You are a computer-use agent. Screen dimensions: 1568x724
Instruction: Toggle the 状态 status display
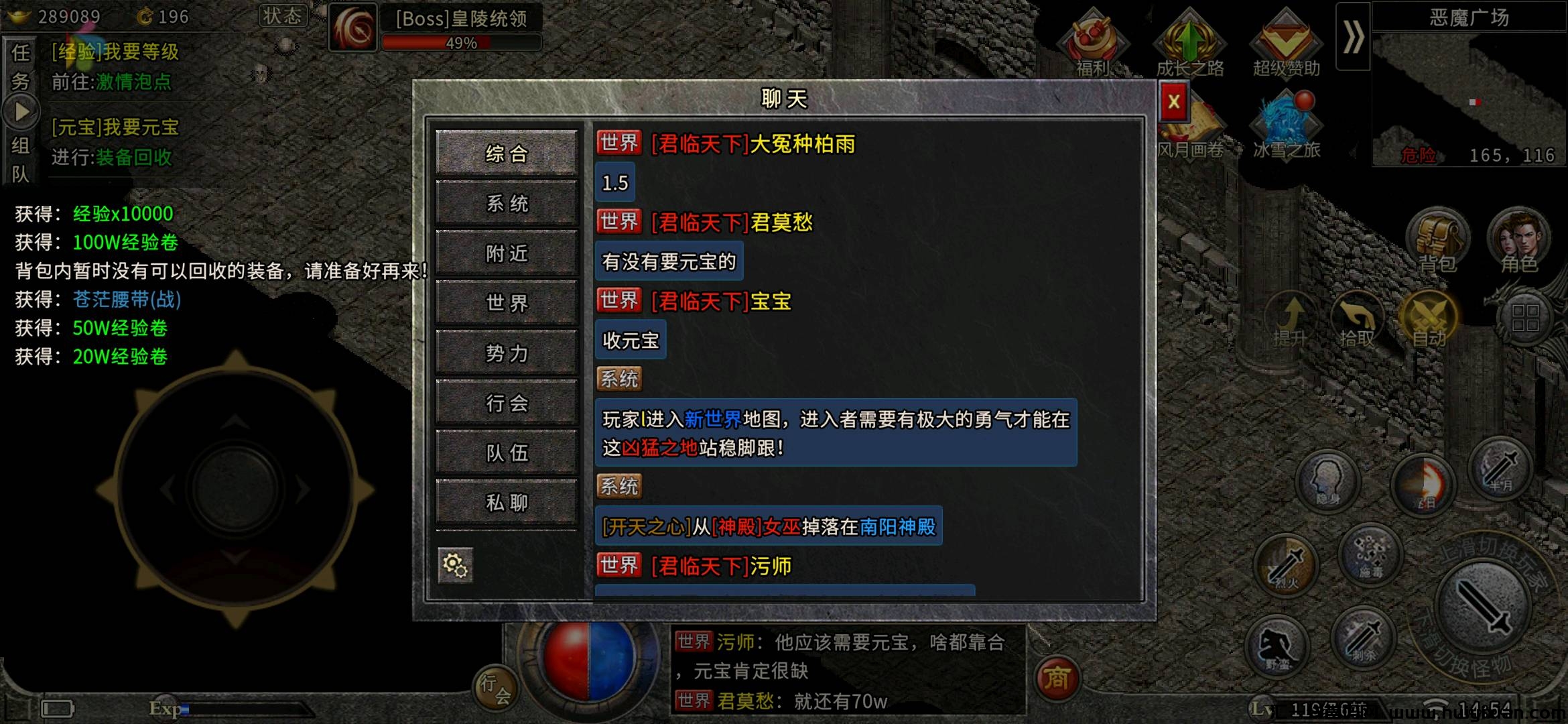284,16
